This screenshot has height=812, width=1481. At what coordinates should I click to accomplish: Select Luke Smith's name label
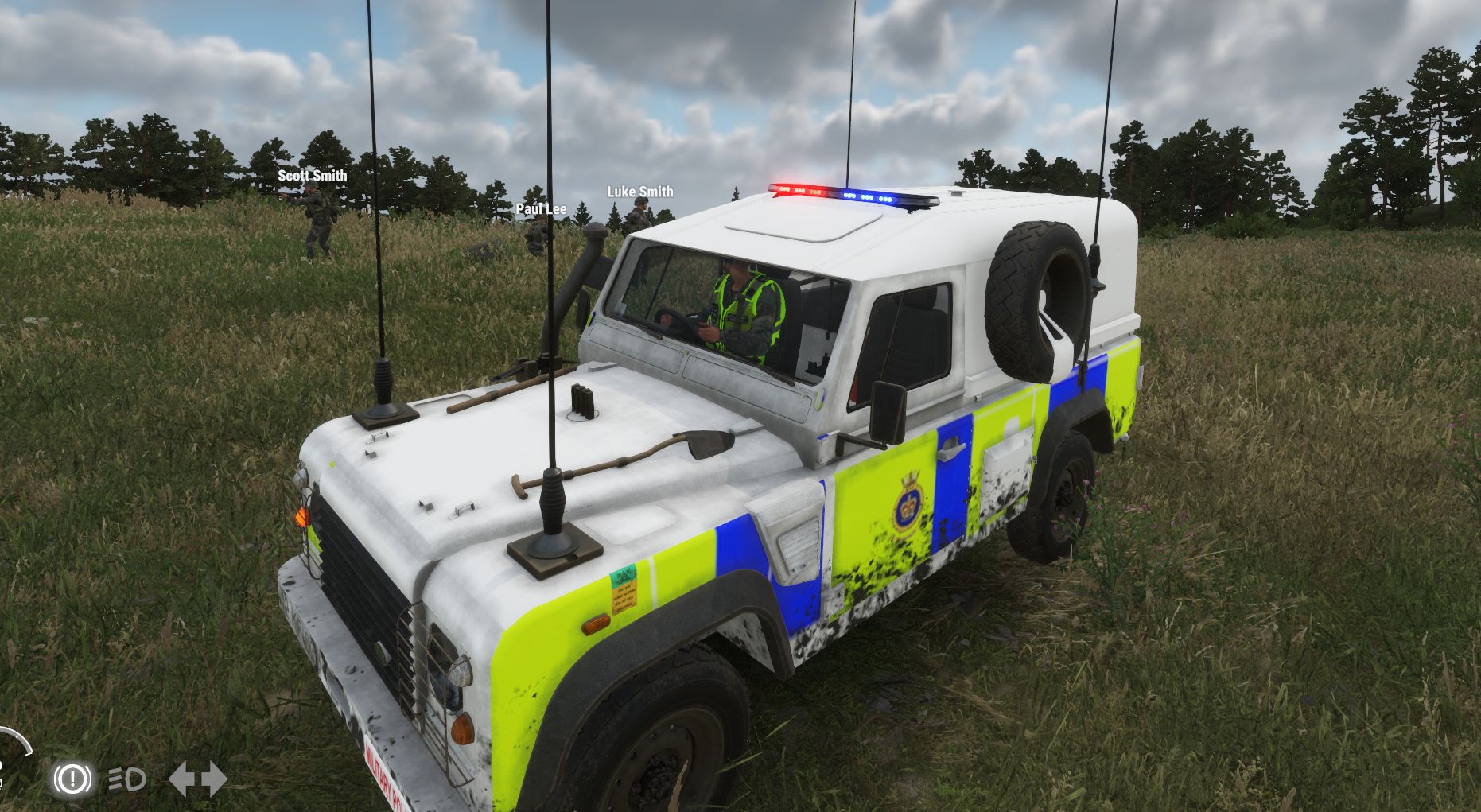coord(639,192)
